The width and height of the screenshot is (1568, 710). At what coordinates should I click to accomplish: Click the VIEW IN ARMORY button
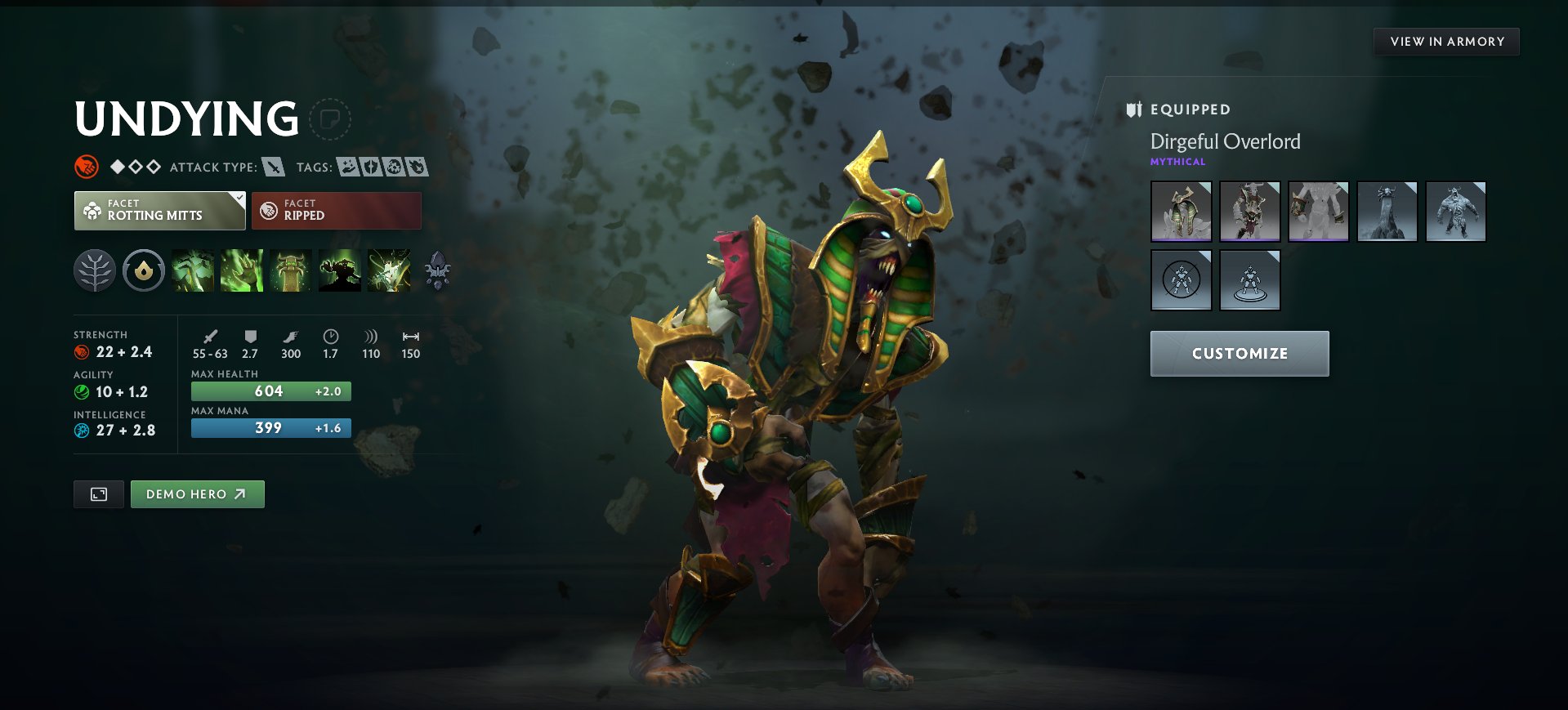point(1445,41)
